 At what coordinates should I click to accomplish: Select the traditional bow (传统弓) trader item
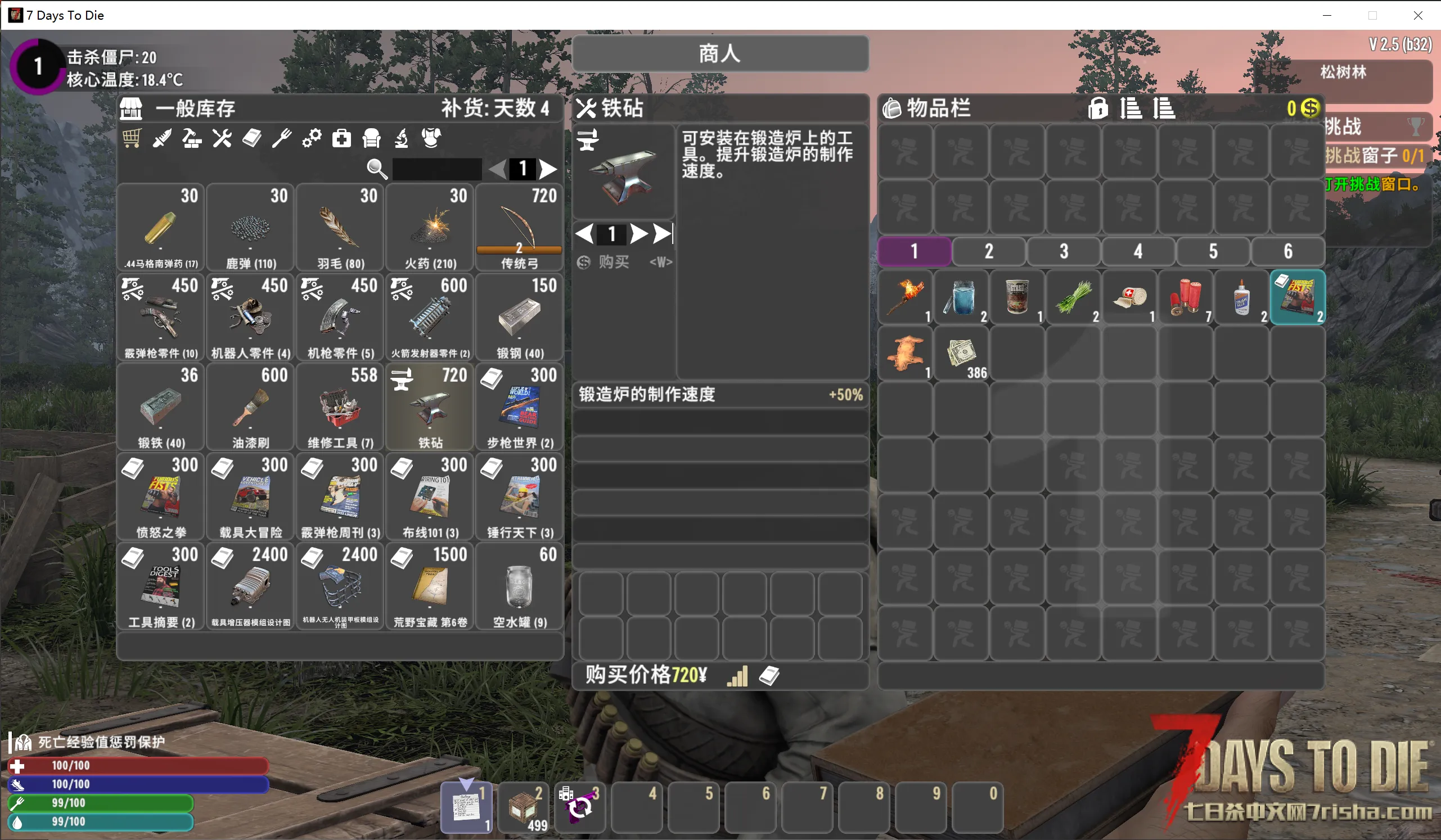click(519, 227)
